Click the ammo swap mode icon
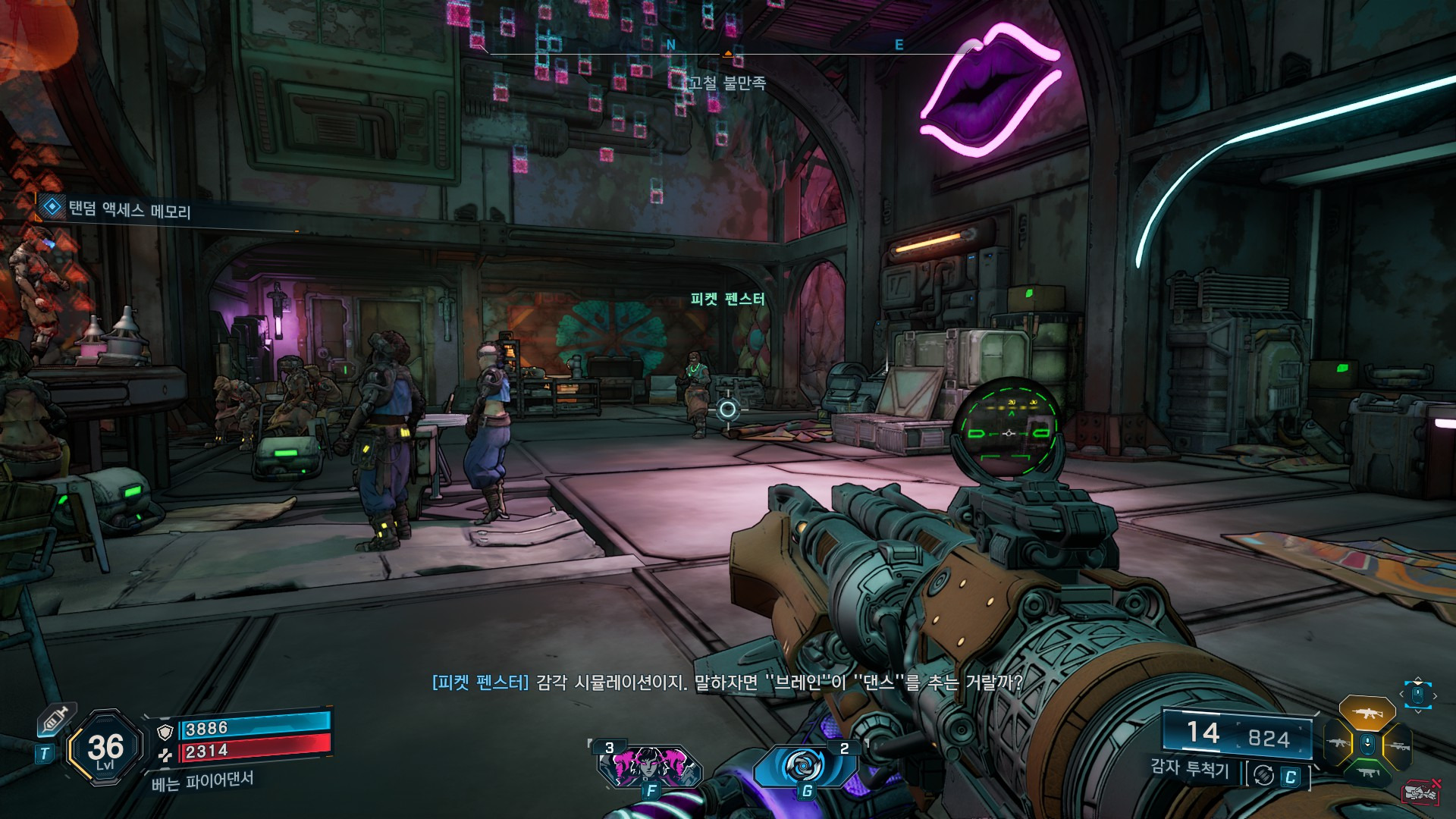The image size is (1456, 819). 1263,775
